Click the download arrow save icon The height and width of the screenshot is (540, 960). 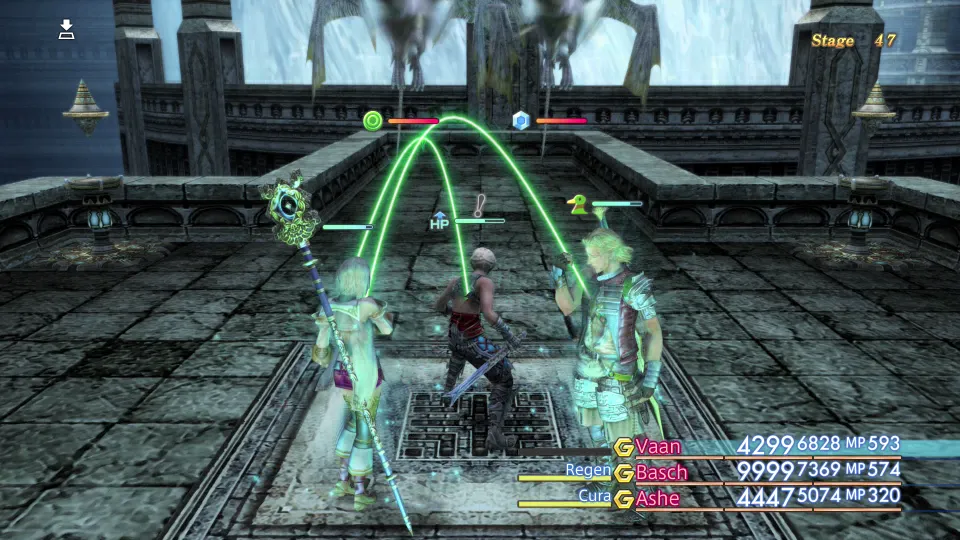click(67, 29)
